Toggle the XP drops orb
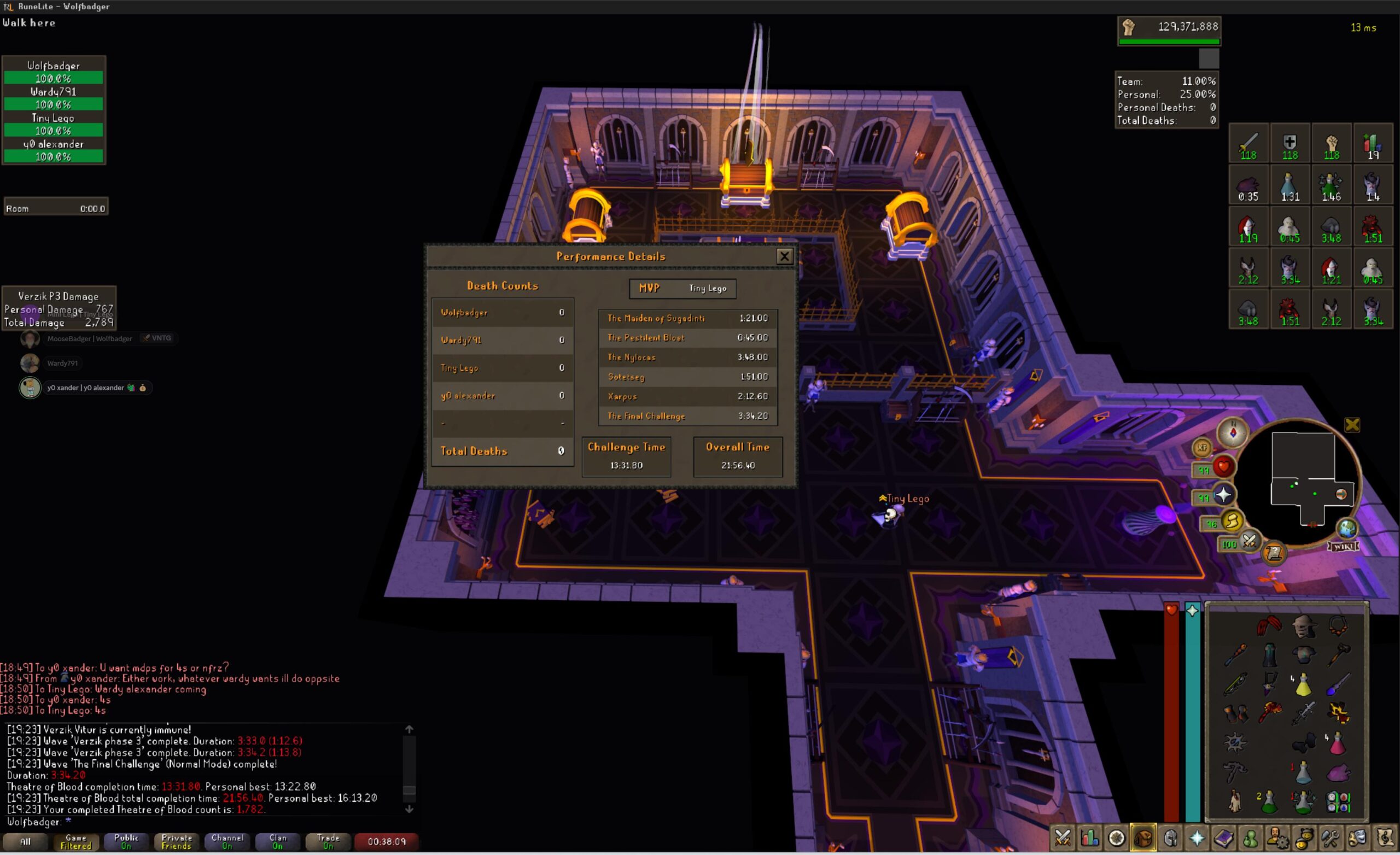 click(x=1202, y=448)
